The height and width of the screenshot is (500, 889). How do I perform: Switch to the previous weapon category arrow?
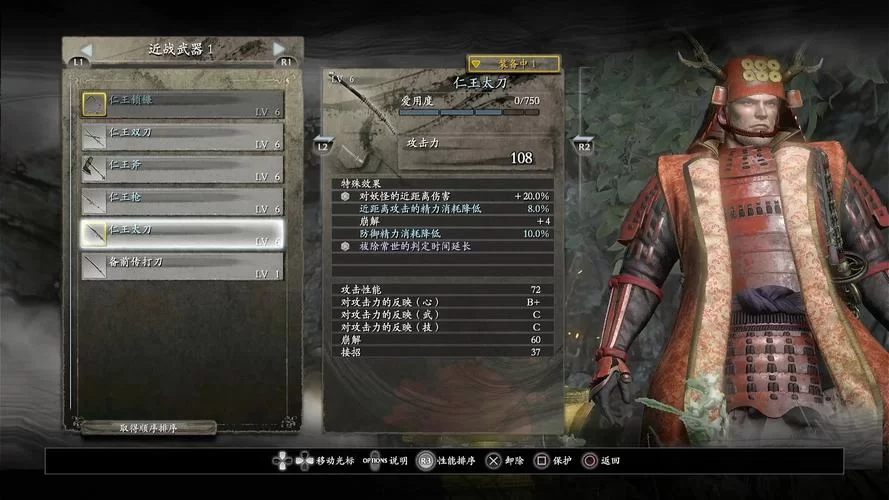click(86, 50)
